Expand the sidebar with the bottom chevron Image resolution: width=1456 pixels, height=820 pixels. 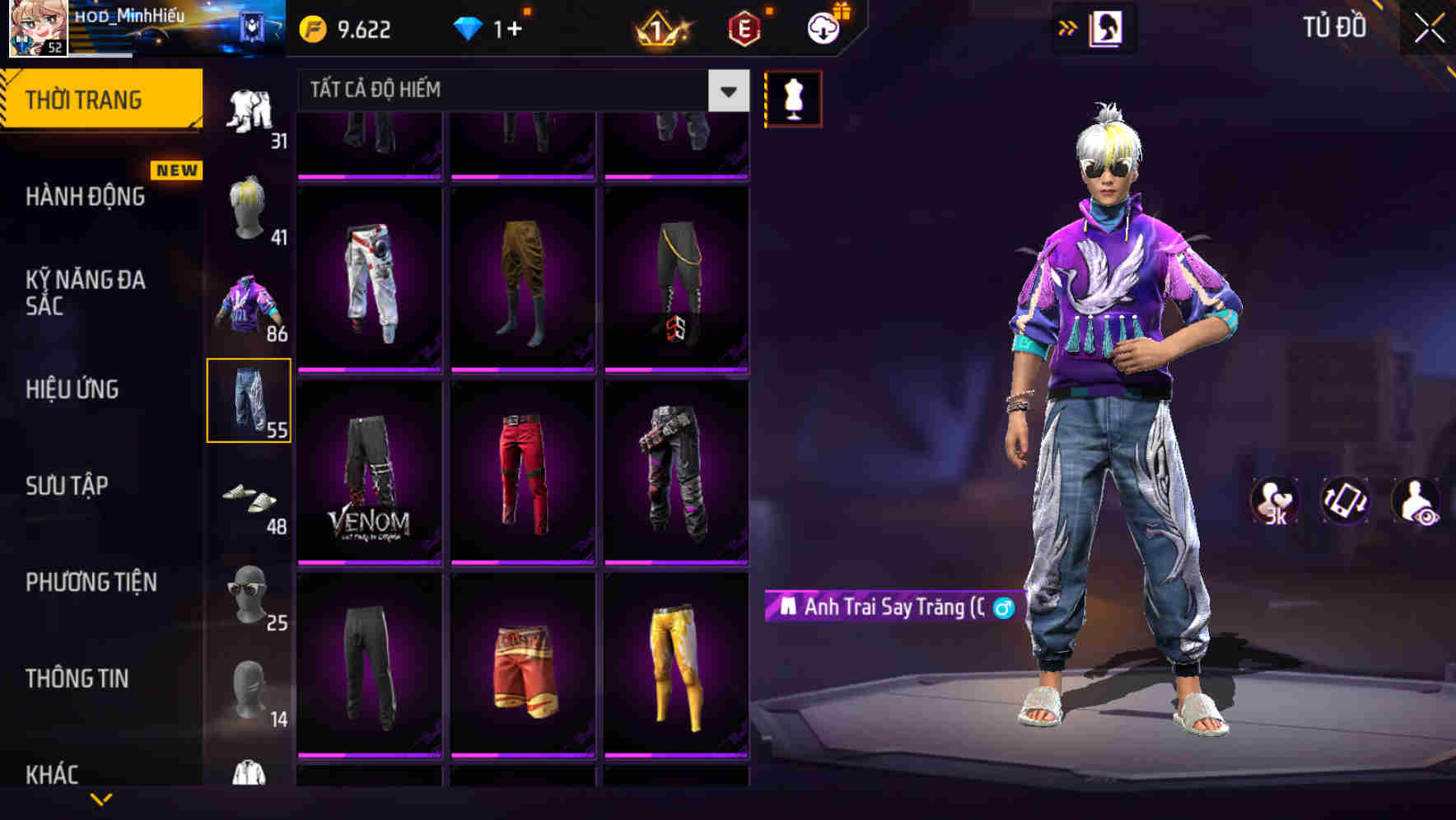pyautogui.click(x=101, y=800)
